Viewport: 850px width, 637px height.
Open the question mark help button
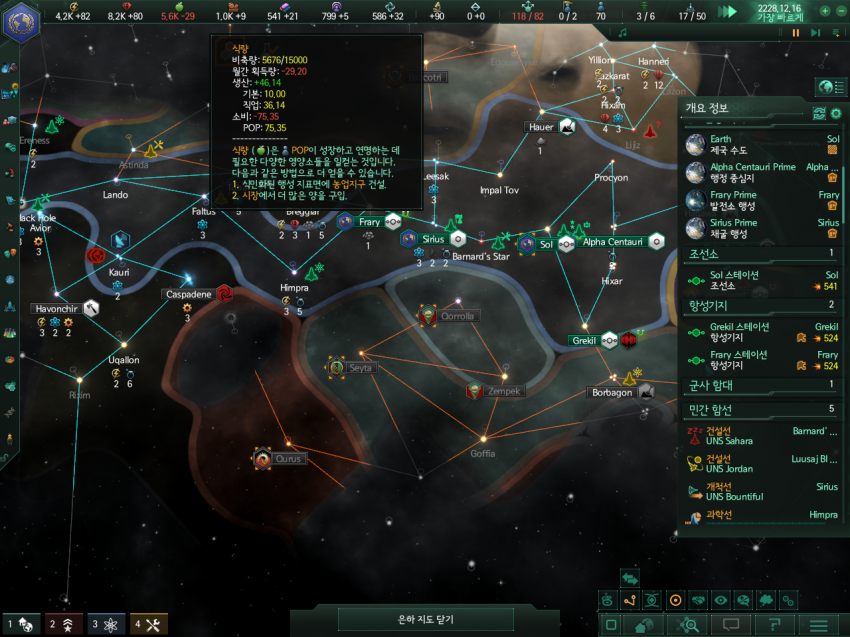click(x=774, y=625)
